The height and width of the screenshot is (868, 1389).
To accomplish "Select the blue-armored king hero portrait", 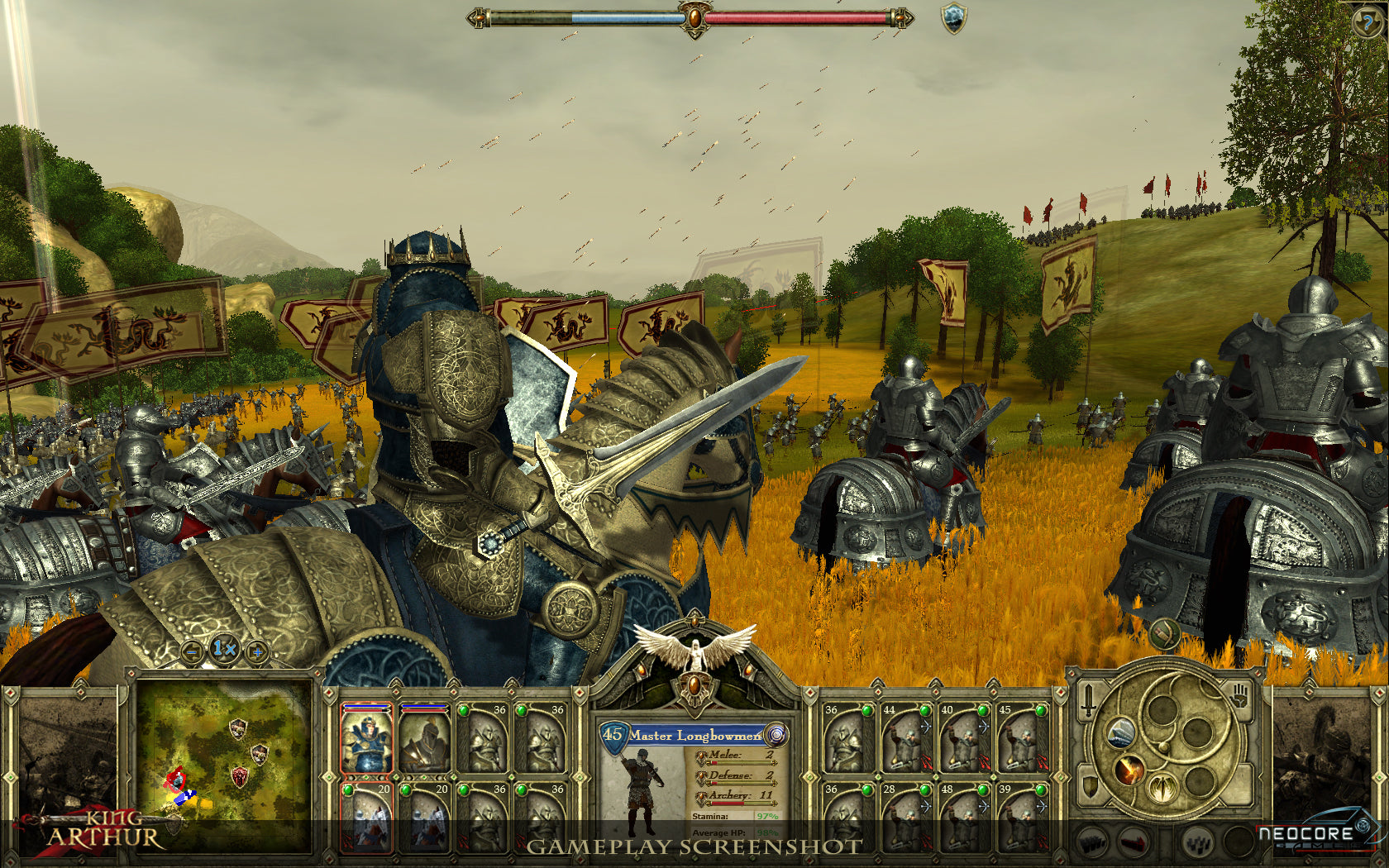I will pos(366,740).
